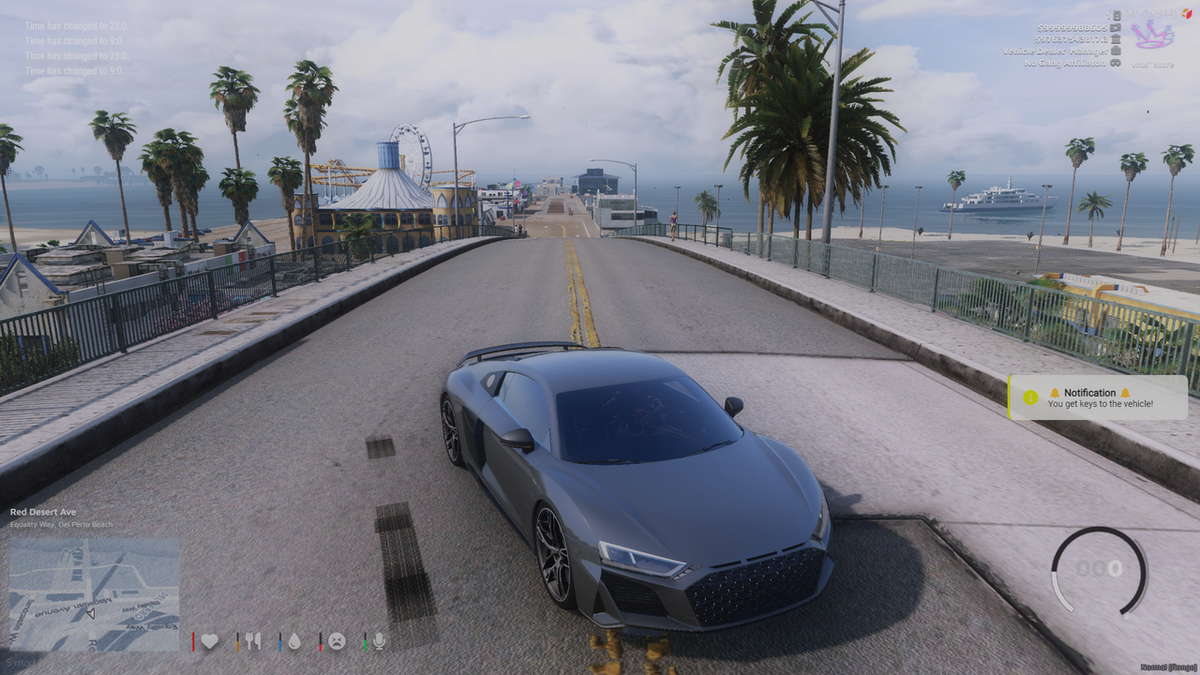Click the gang affiliation mask icon
Image resolution: width=1200 pixels, height=675 pixels.
(x=1116, y=63)
